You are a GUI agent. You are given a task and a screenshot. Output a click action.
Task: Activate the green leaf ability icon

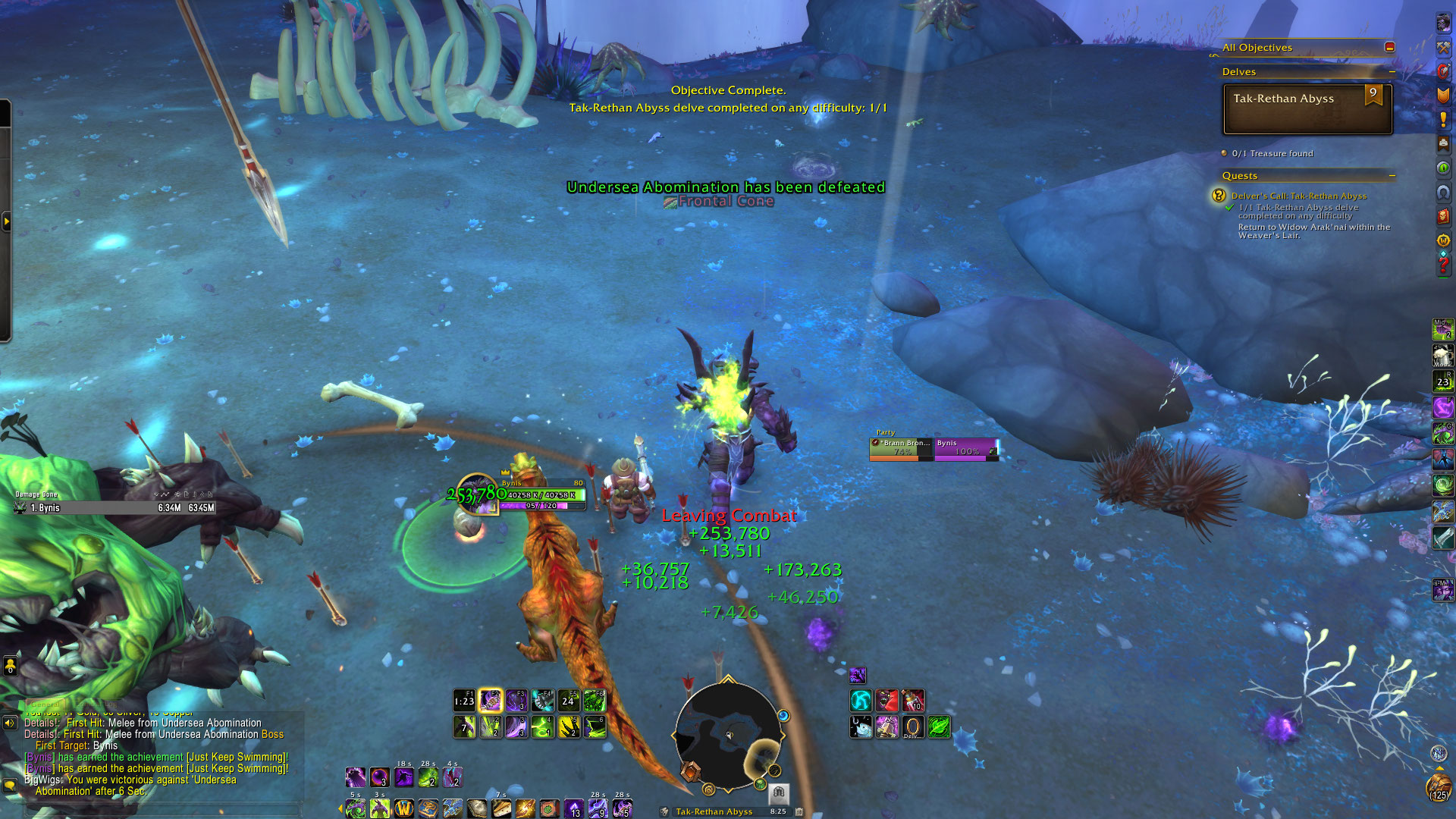point(939,726)
